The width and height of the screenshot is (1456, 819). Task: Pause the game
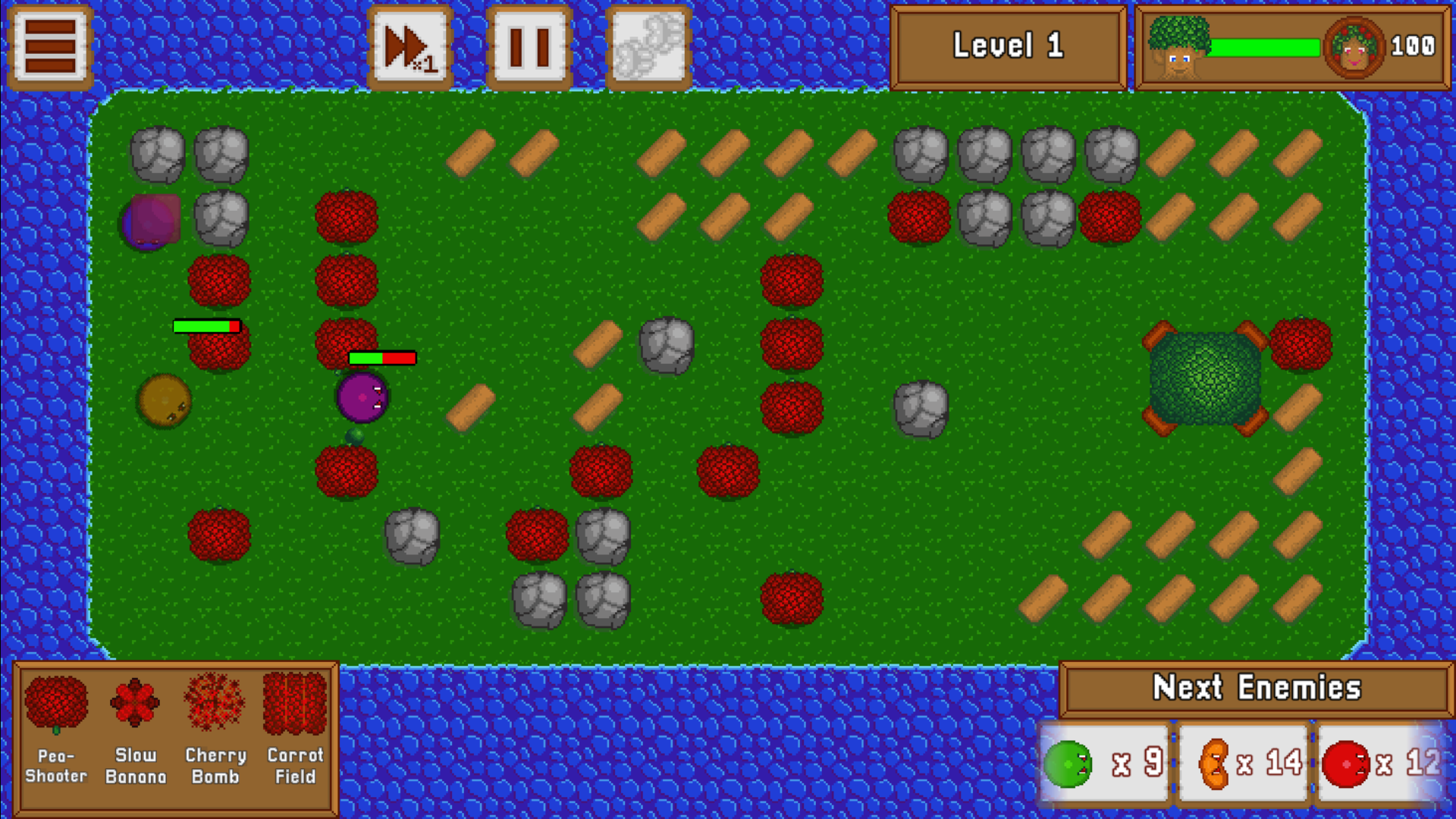[x=529, y=47]
